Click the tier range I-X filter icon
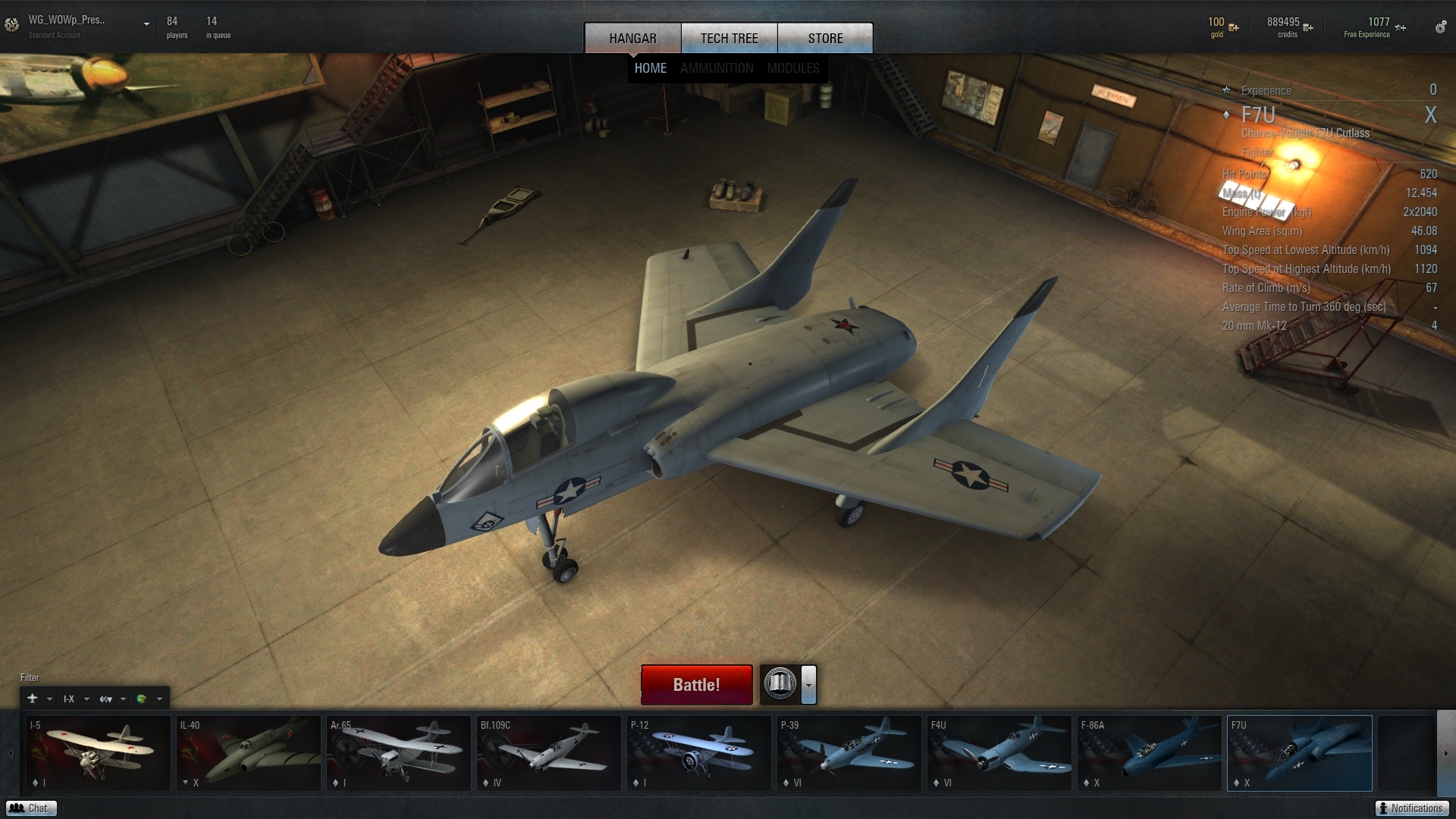Screen dimensions: 1456x819 click(x=68, y=698)
